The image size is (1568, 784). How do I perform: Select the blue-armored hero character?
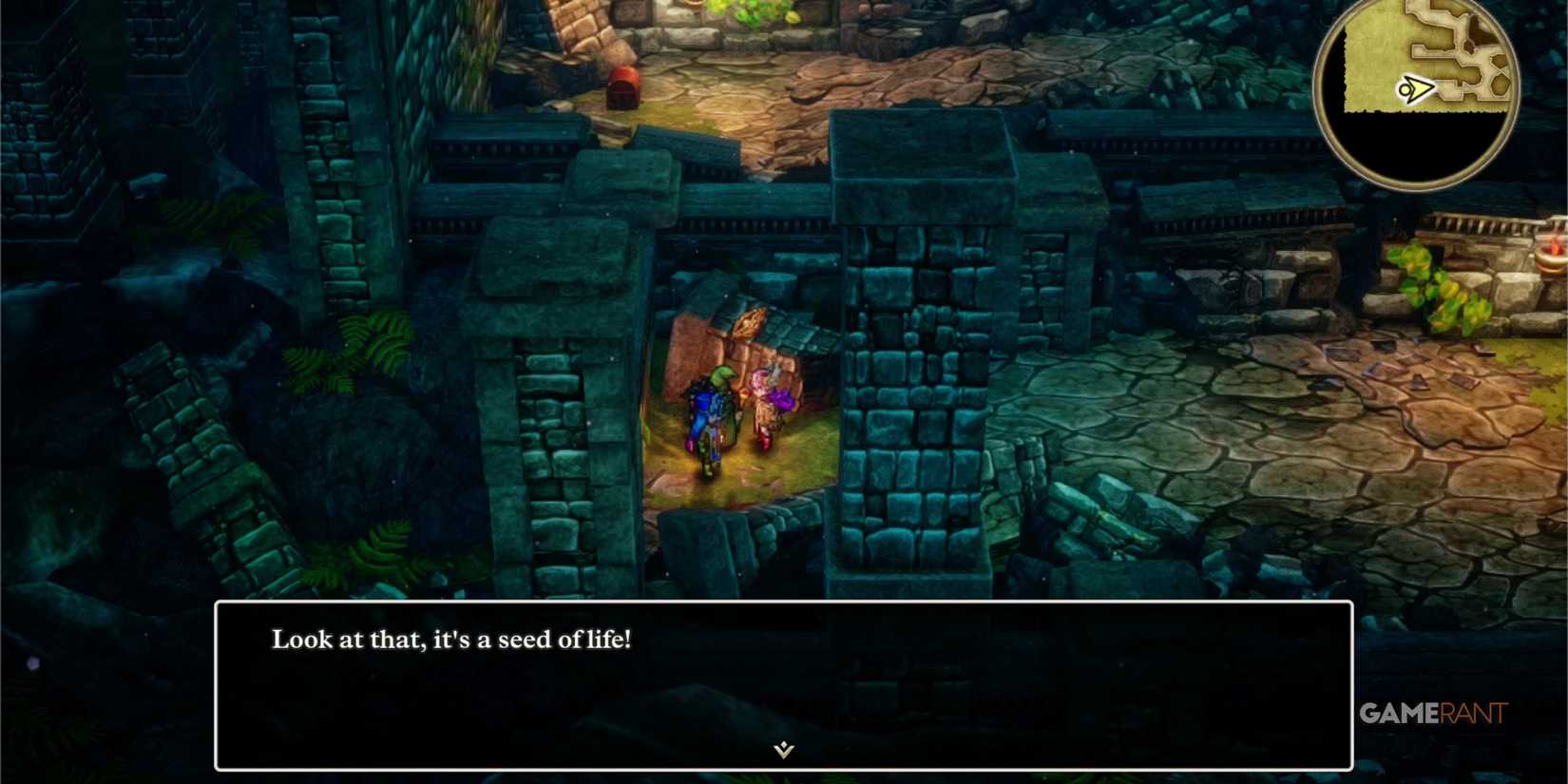(709, 418)
